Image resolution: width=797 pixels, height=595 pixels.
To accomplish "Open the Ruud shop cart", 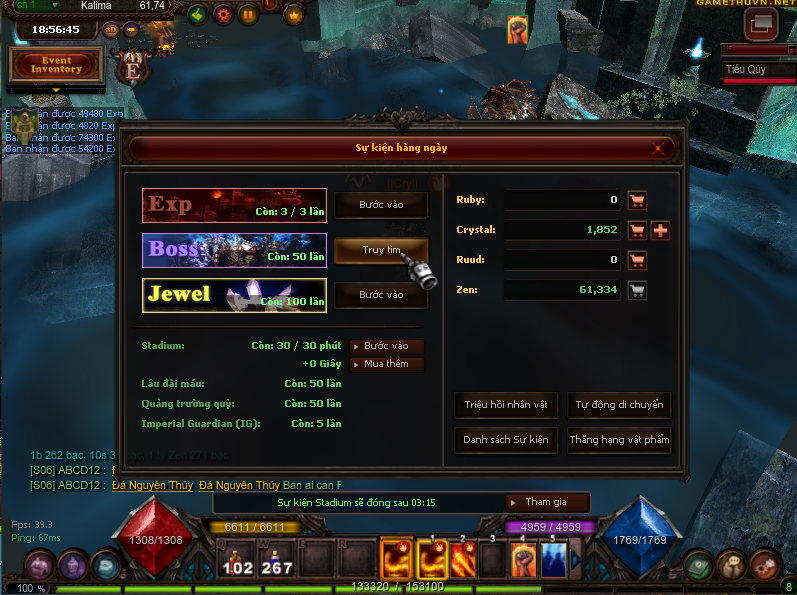I will coord(637,260).
